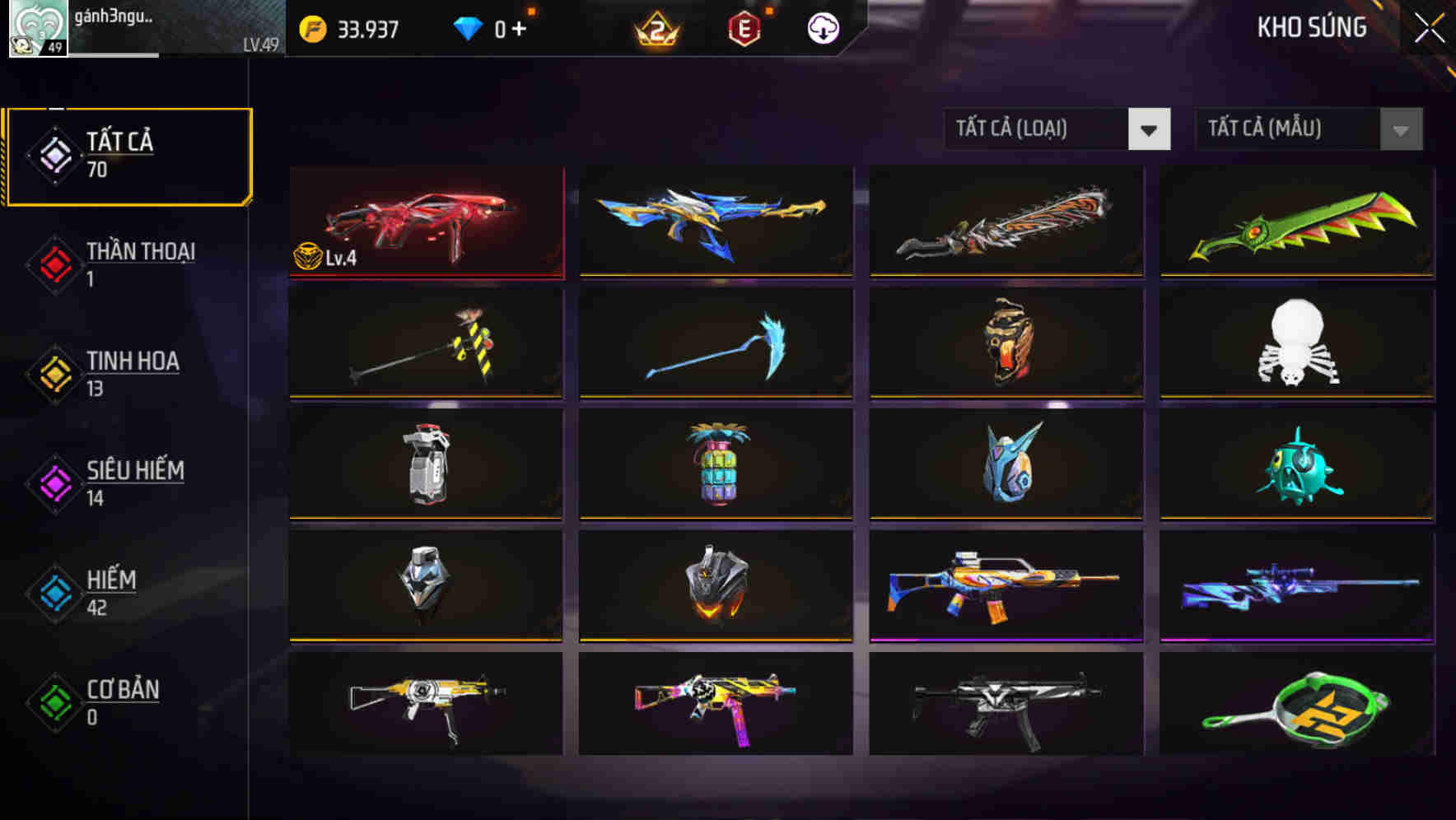
Task: Select the HIẾM blue category icon
Action: coord(54,593)
